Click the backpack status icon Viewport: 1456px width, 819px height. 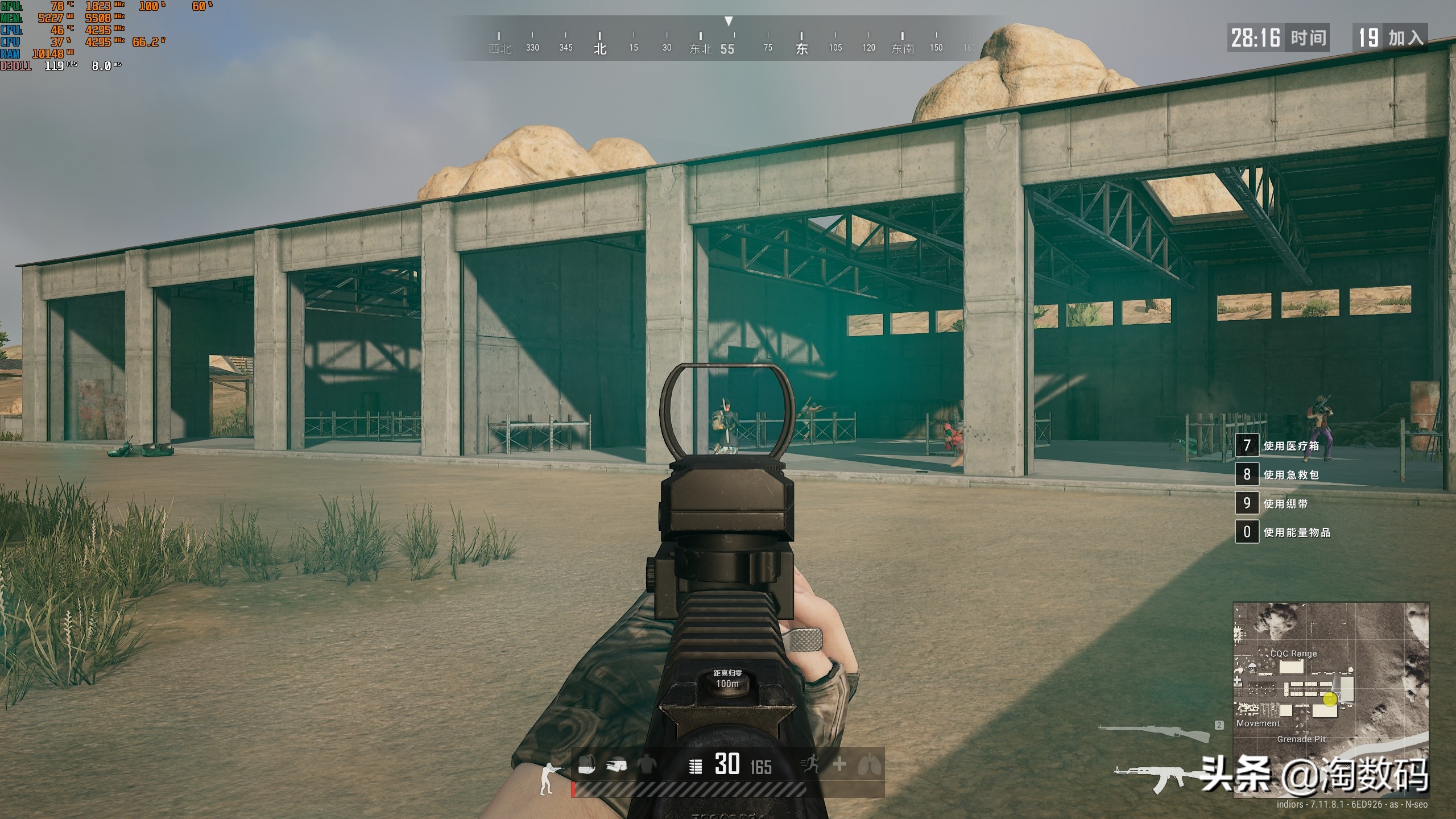point(586,766)
